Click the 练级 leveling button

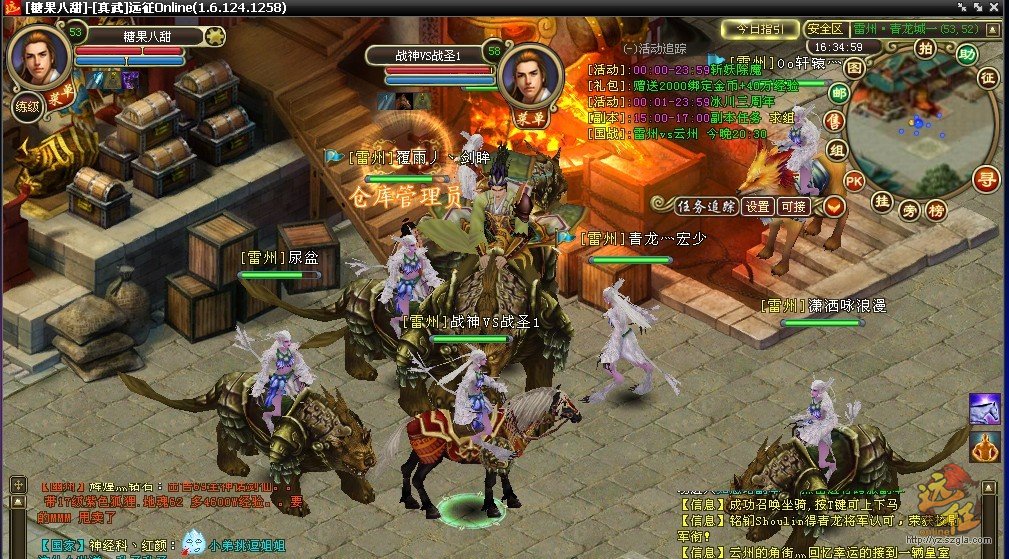tap(26, 105)
